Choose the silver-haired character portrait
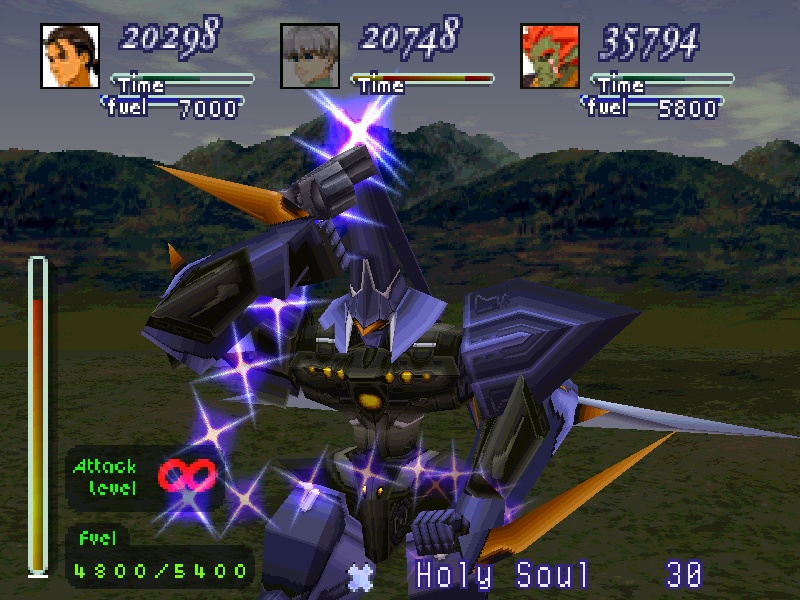800x600 pixels. 310,55
